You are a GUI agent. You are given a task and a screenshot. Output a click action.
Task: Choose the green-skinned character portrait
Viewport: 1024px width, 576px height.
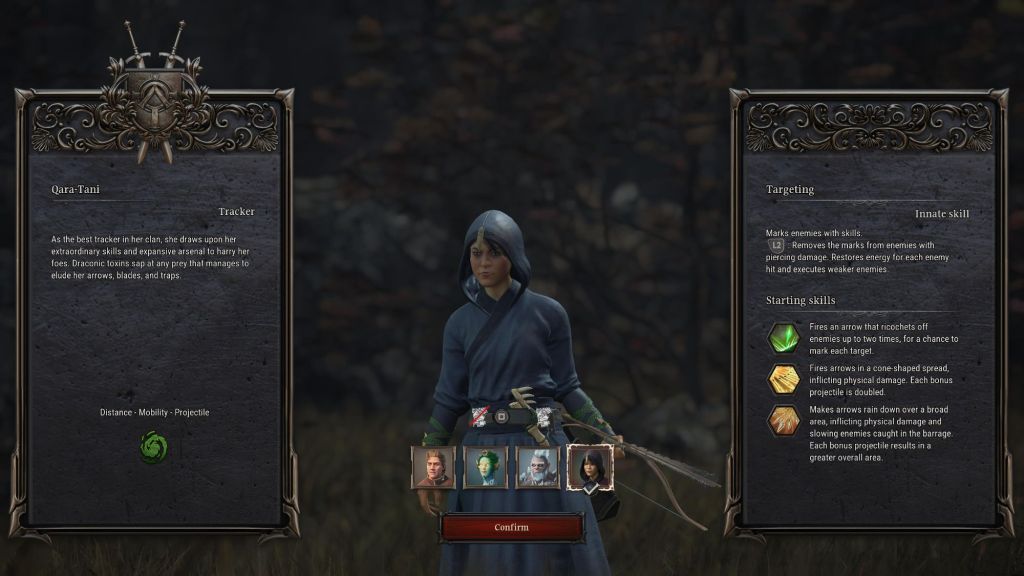pyautogui.click(x=485, y=467)
